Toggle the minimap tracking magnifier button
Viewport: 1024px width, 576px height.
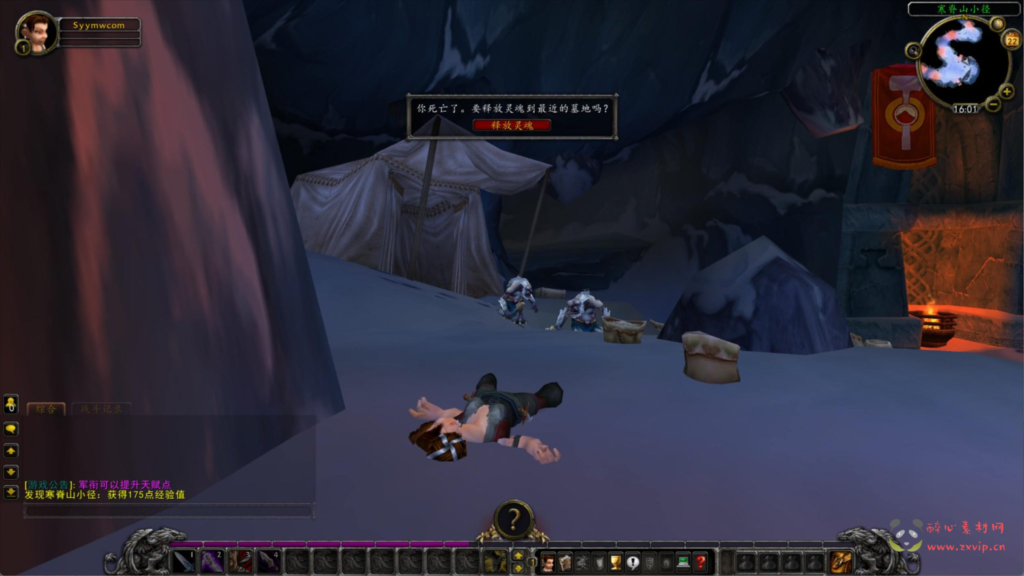913,51
